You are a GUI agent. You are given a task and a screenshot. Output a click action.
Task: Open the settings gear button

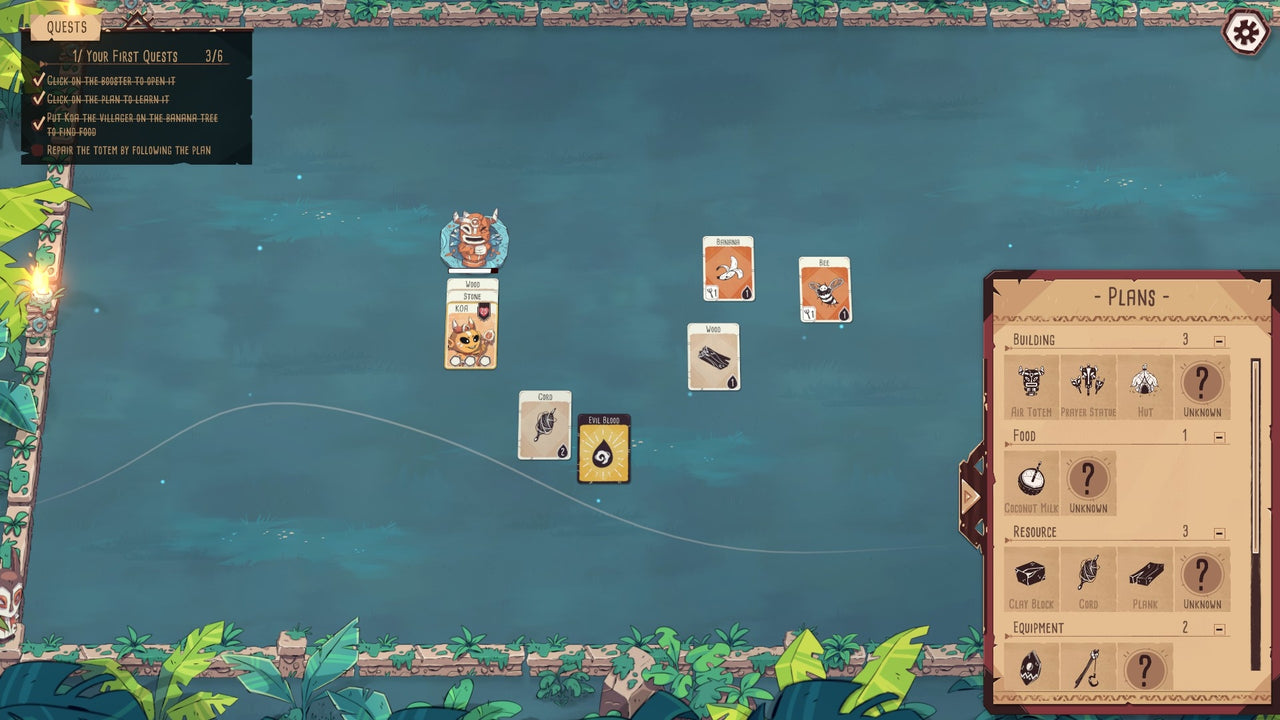(1244, 33)
